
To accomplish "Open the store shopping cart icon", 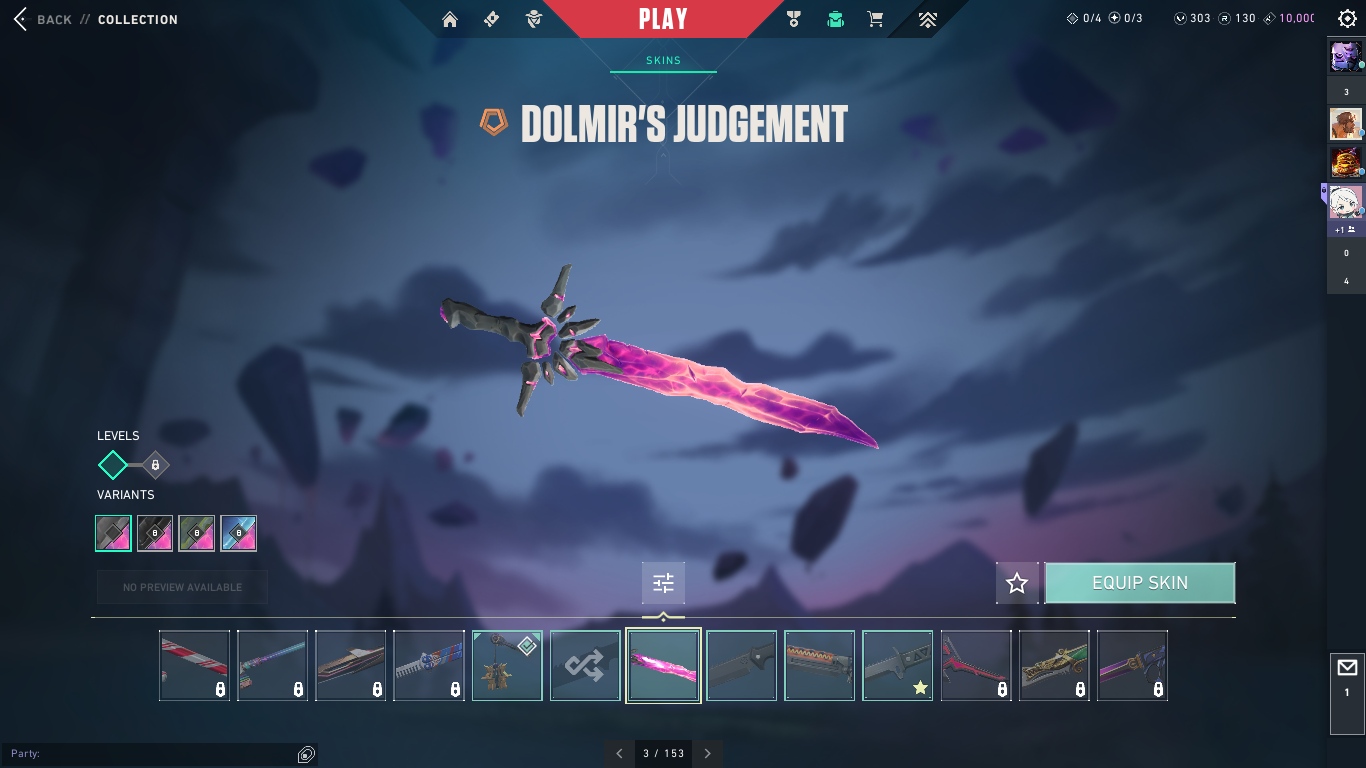I will (875, 19).
